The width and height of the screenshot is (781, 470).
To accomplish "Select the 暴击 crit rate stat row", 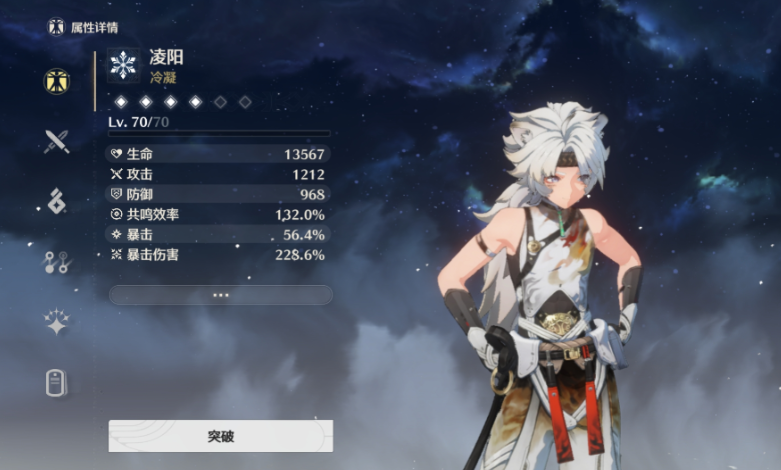I will pyautogui.click(x=218, y=234).
